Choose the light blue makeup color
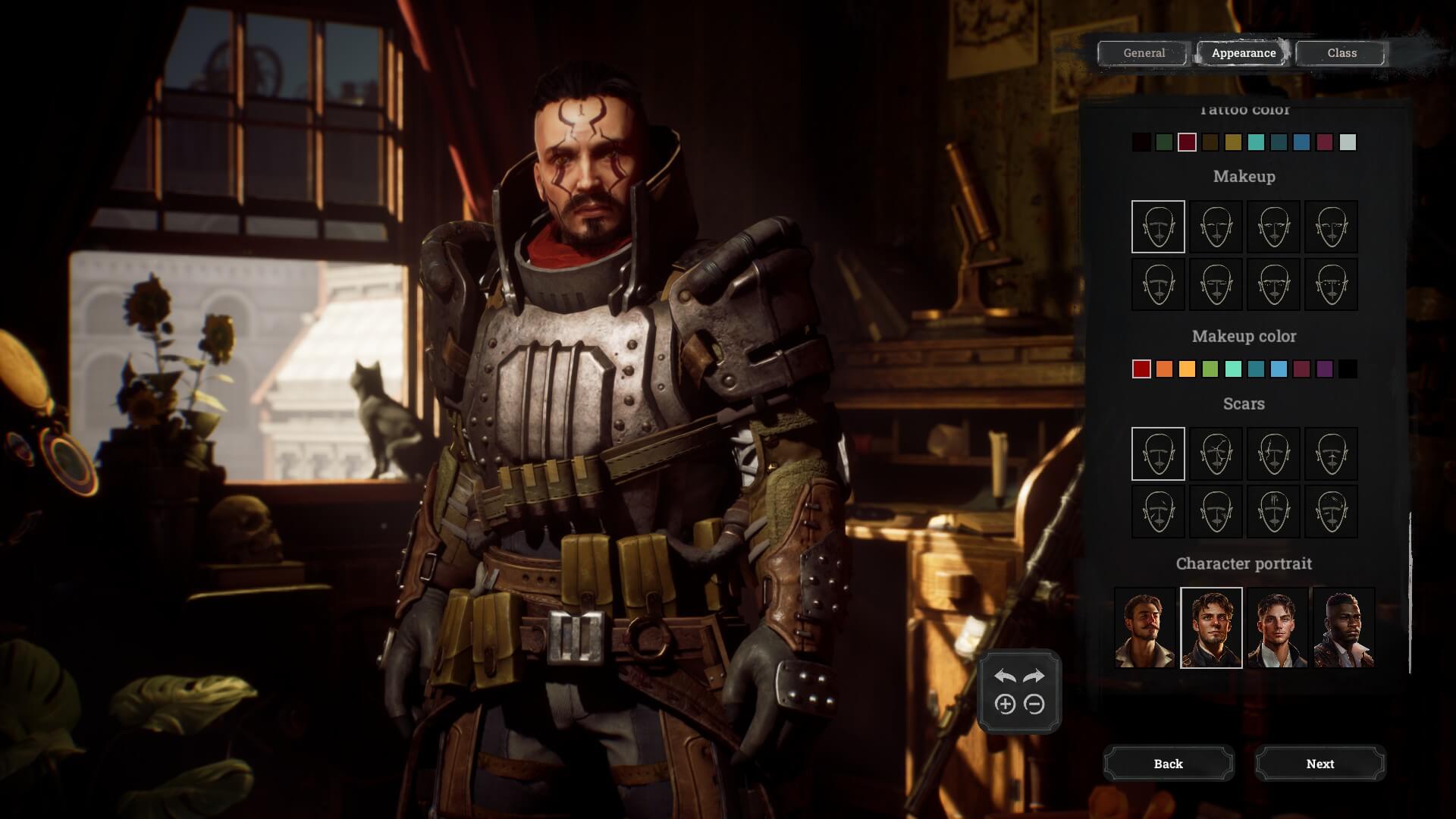The width and height of the screenshot is (1456, 819). tap(1279, 369)
